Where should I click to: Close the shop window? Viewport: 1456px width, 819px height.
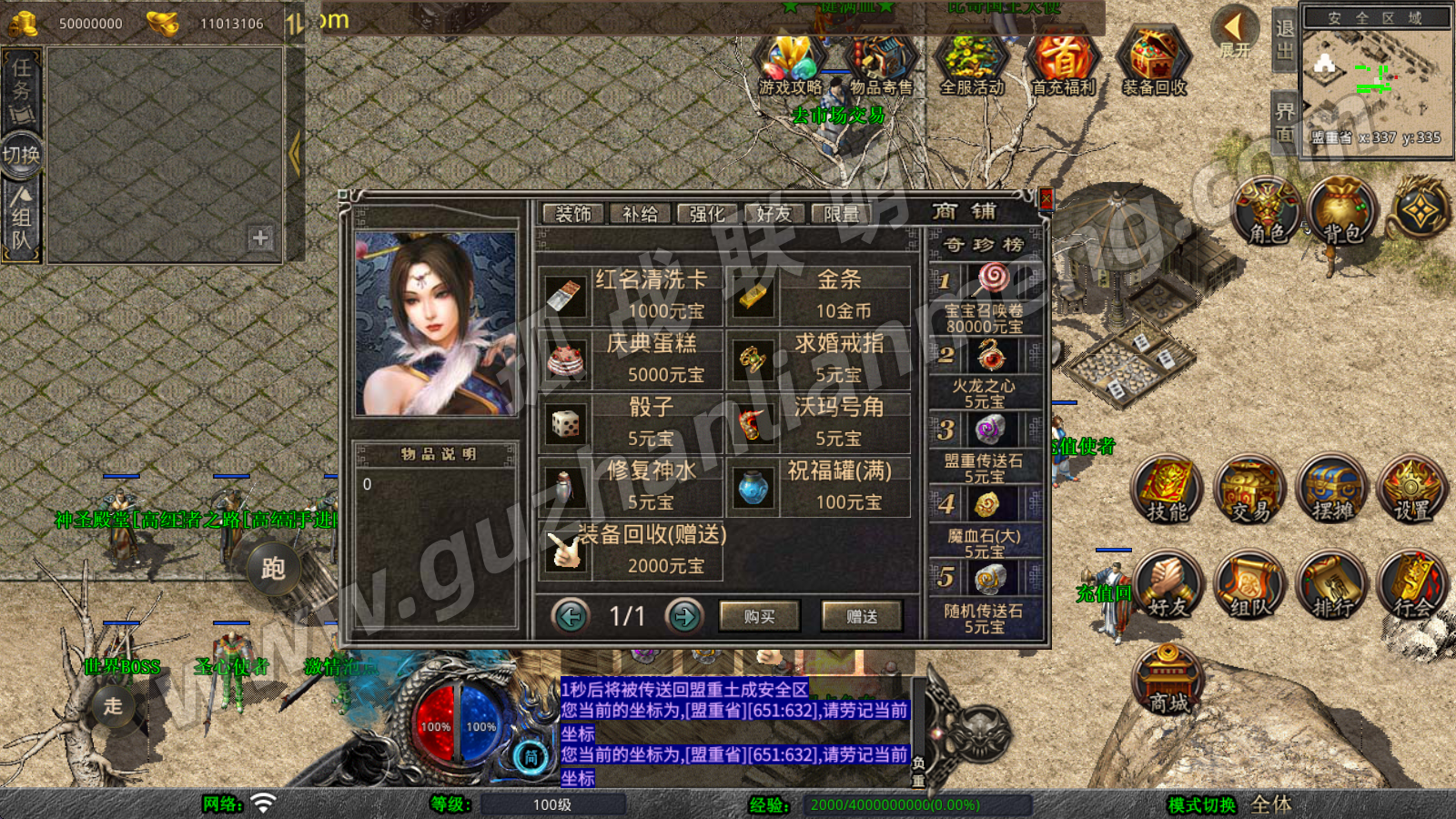1046,199
